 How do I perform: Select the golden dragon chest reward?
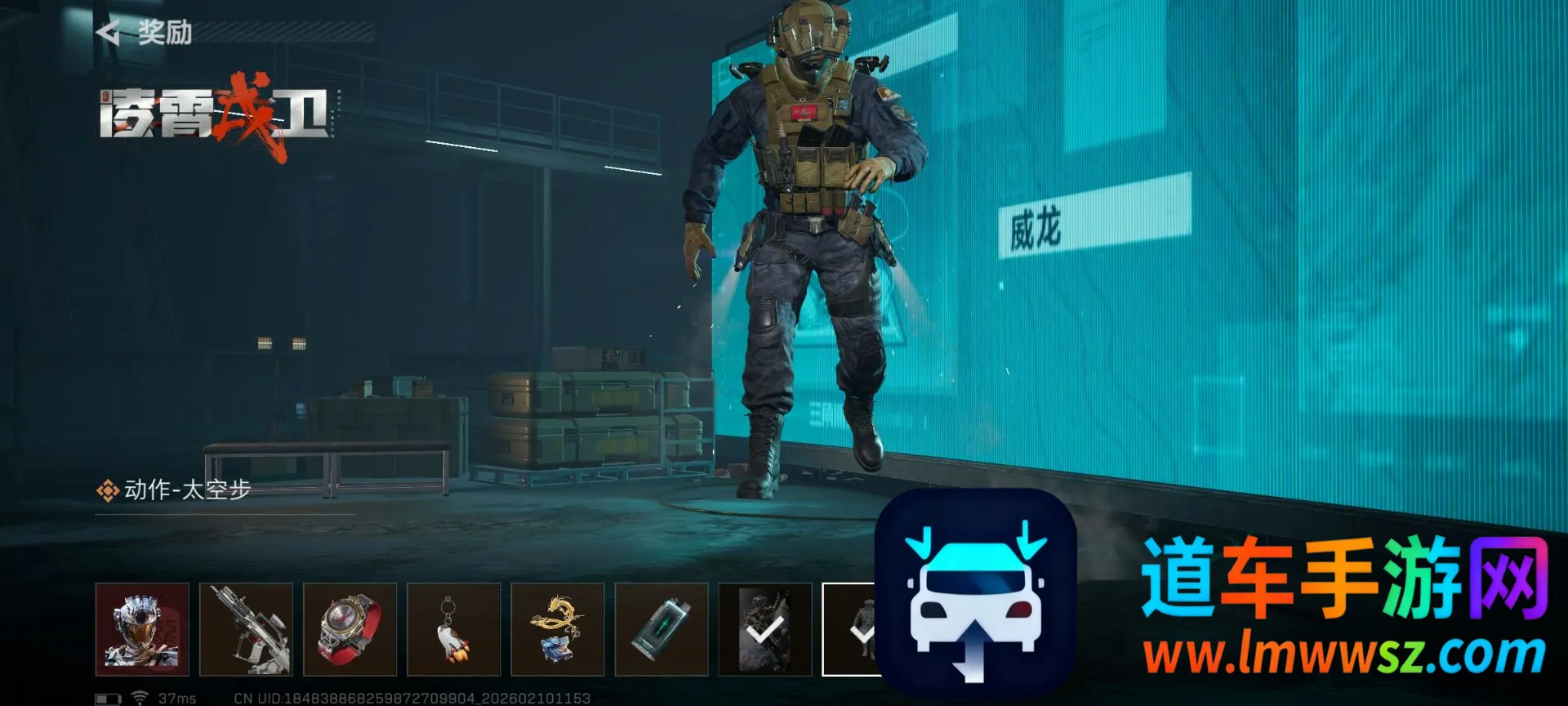click(x=557, y=629)
